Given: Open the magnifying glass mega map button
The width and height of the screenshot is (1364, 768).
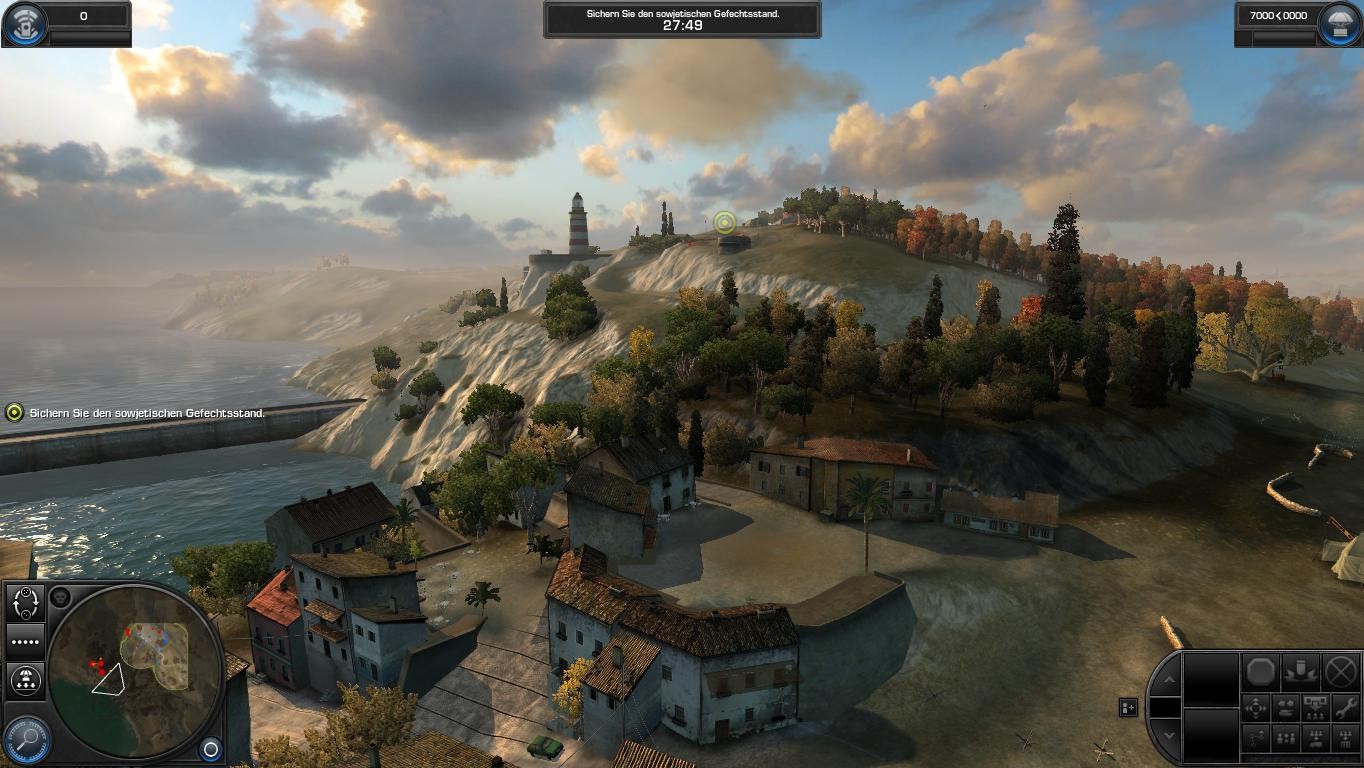Looking at the screenshot, I should coord(27,740).
